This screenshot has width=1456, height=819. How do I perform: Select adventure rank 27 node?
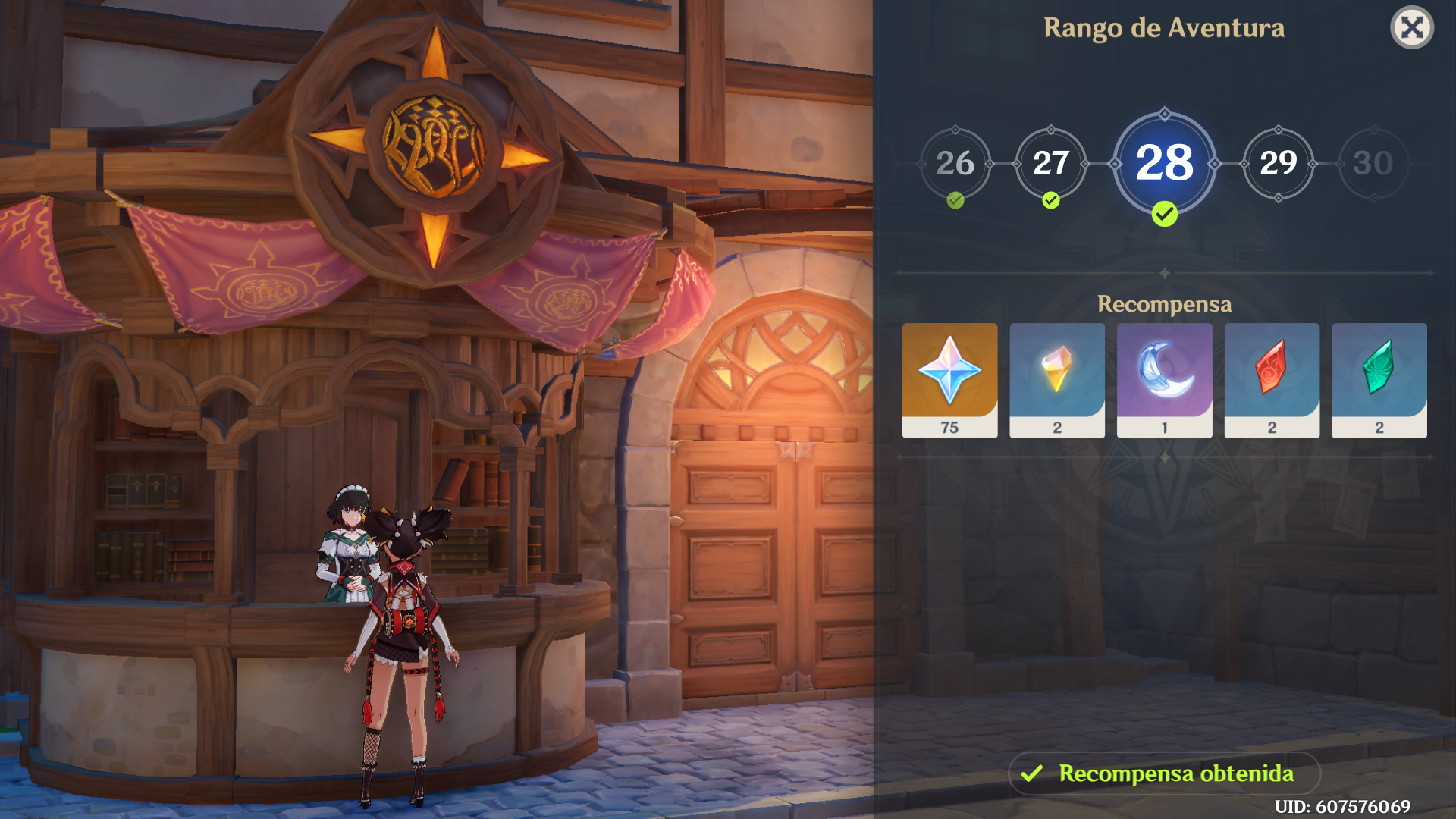click(x=1050, y=163)
